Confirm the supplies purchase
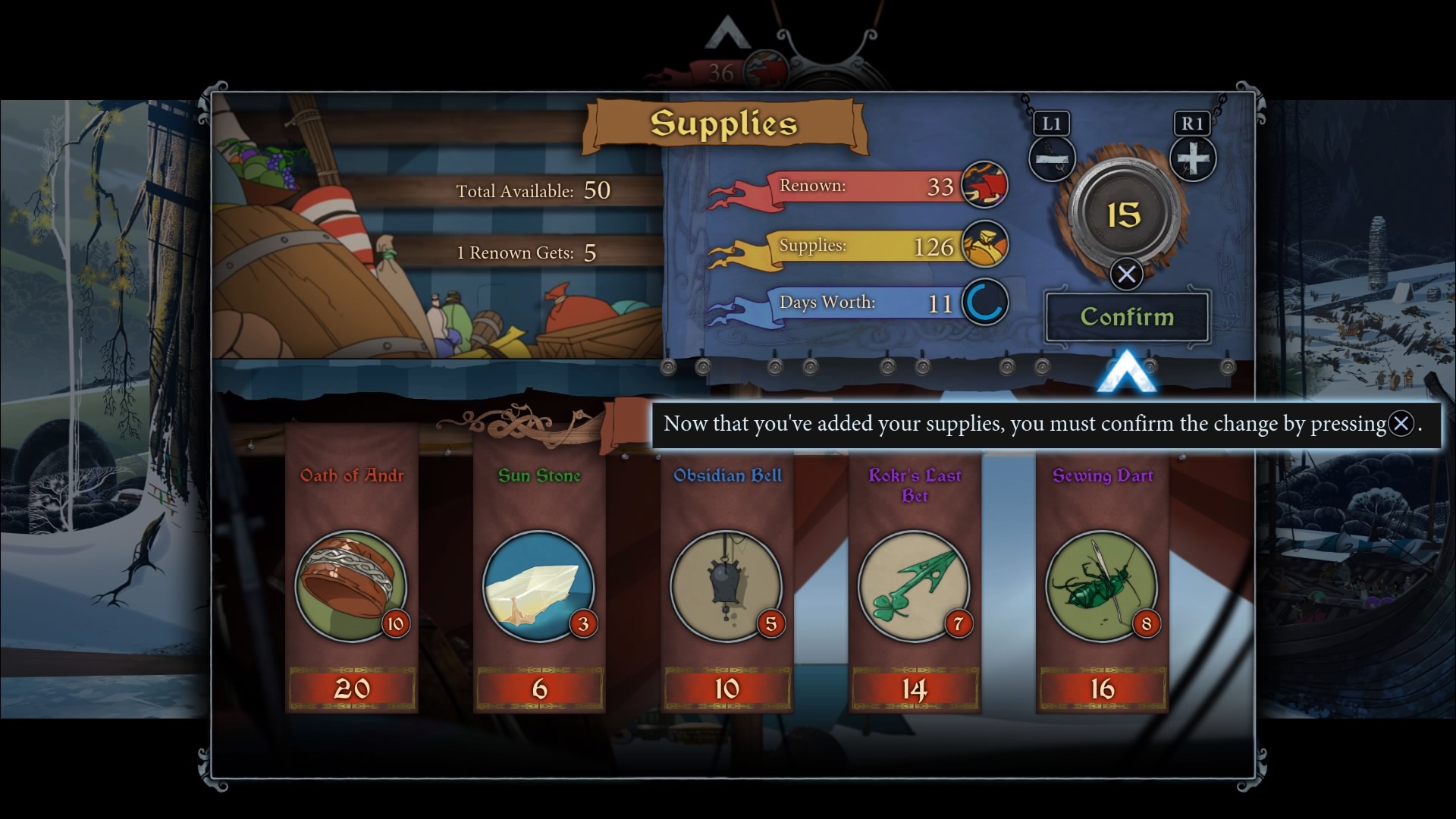Viewport: 1456px width, 819px height. click(x=1127, y=317)
